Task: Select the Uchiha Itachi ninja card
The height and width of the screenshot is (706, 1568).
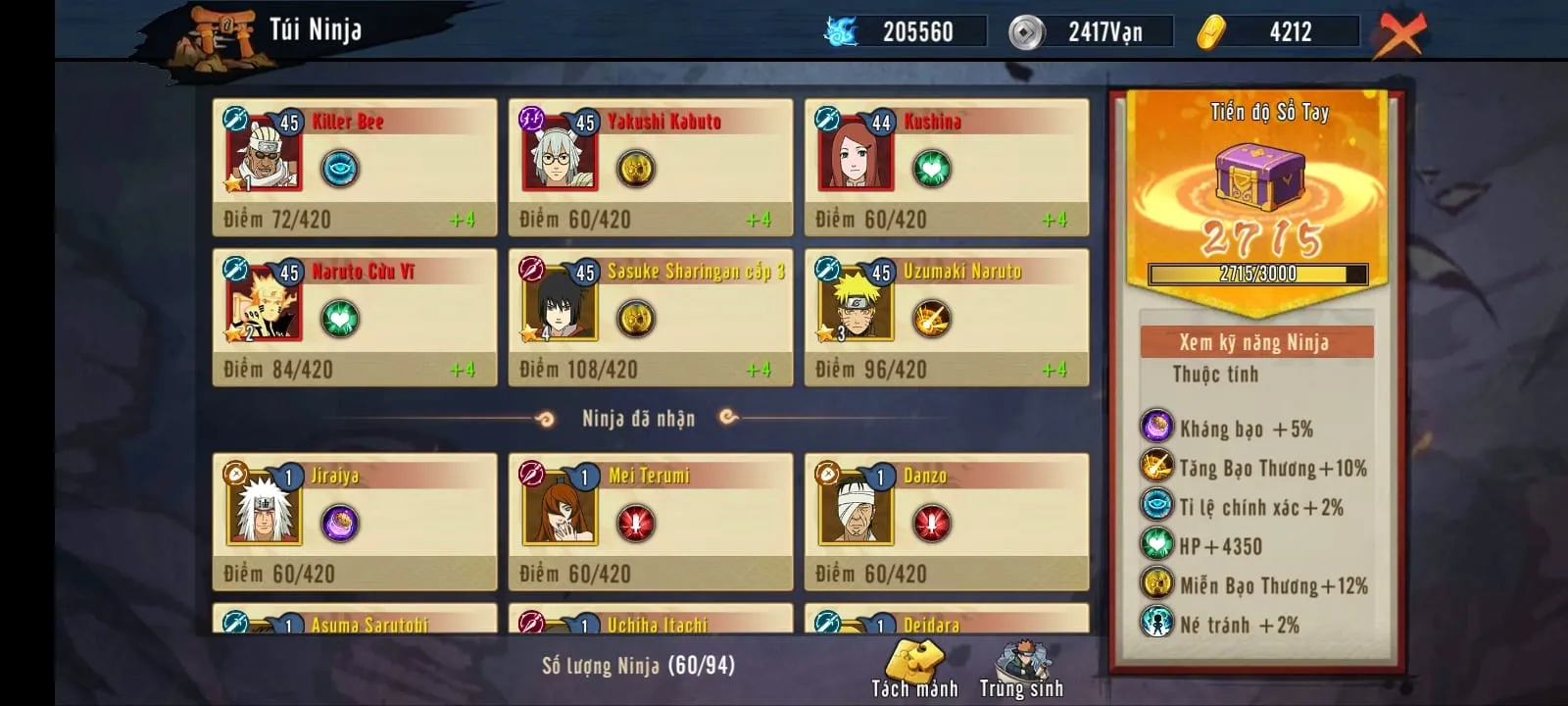Action: coord(651,620)
